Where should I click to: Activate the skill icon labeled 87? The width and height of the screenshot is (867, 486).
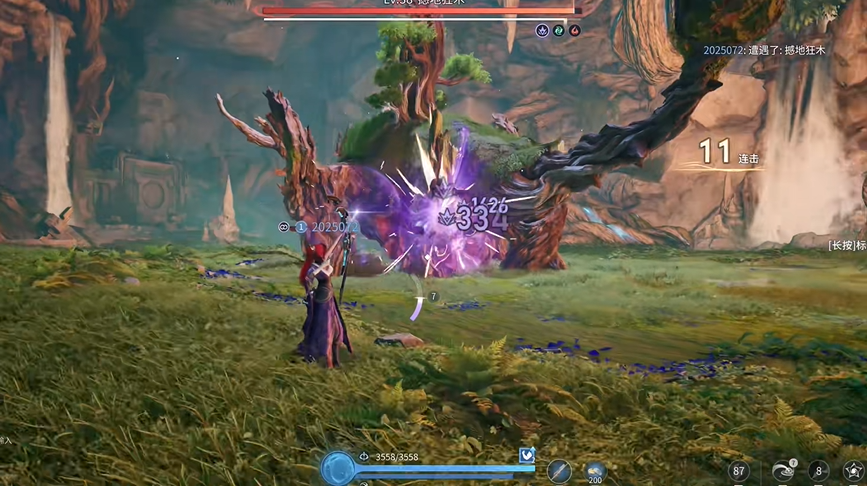(x=739, y=471)
